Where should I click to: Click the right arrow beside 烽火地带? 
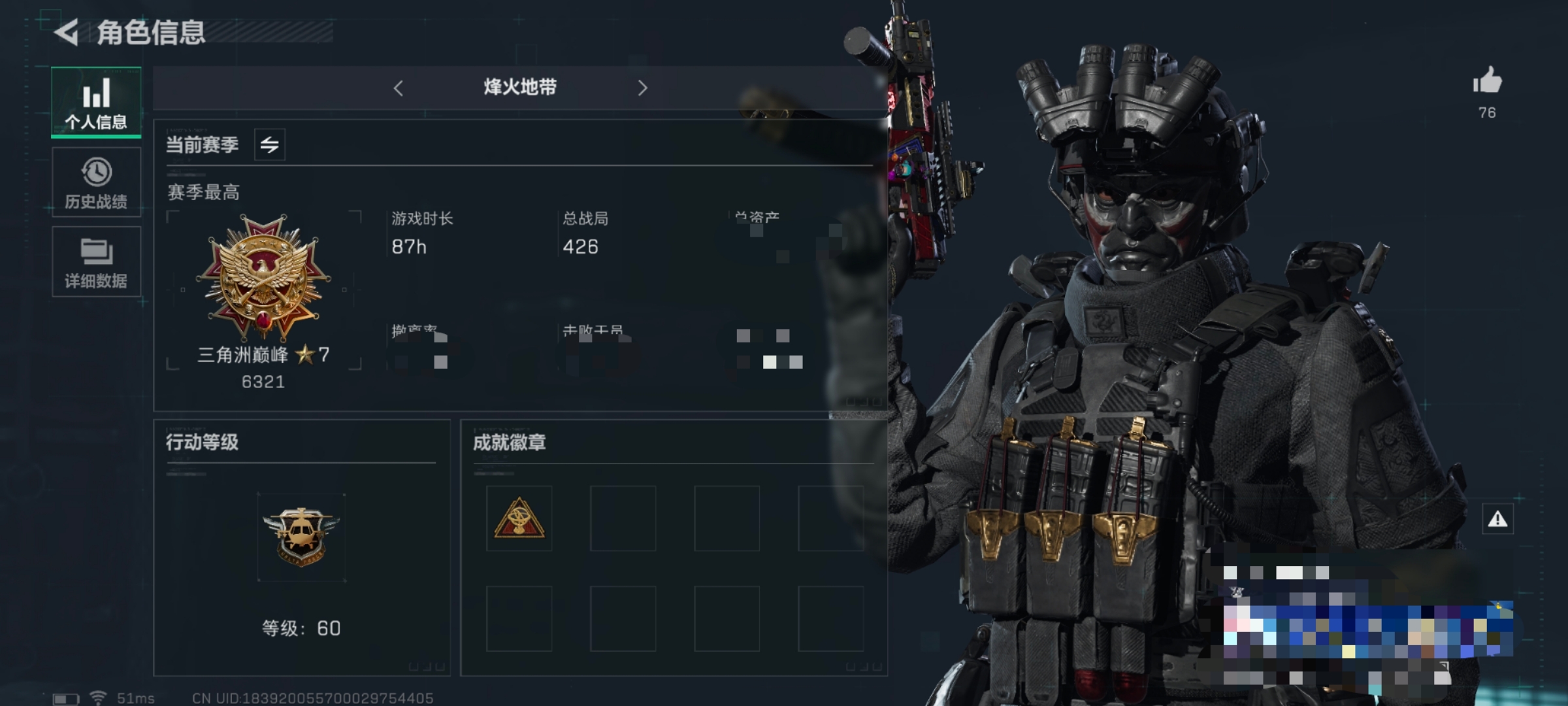(642, 88)
